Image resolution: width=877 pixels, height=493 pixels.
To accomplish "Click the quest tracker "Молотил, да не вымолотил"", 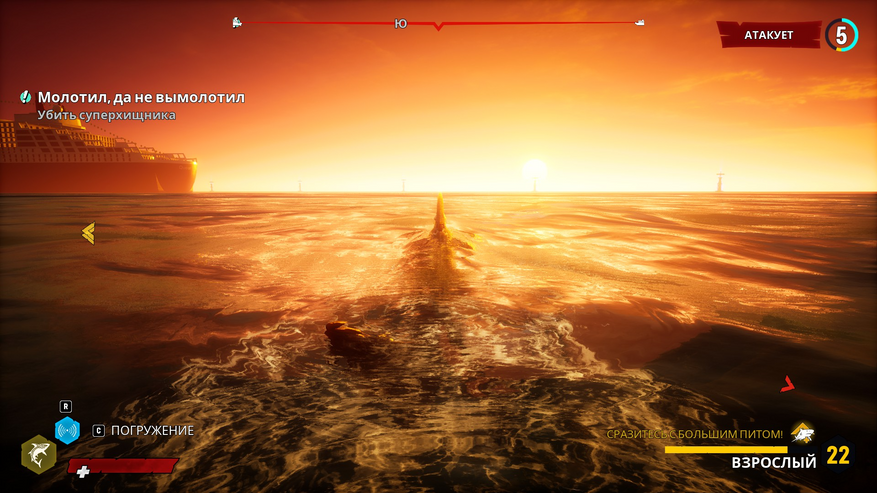I will tap(140, 98).
